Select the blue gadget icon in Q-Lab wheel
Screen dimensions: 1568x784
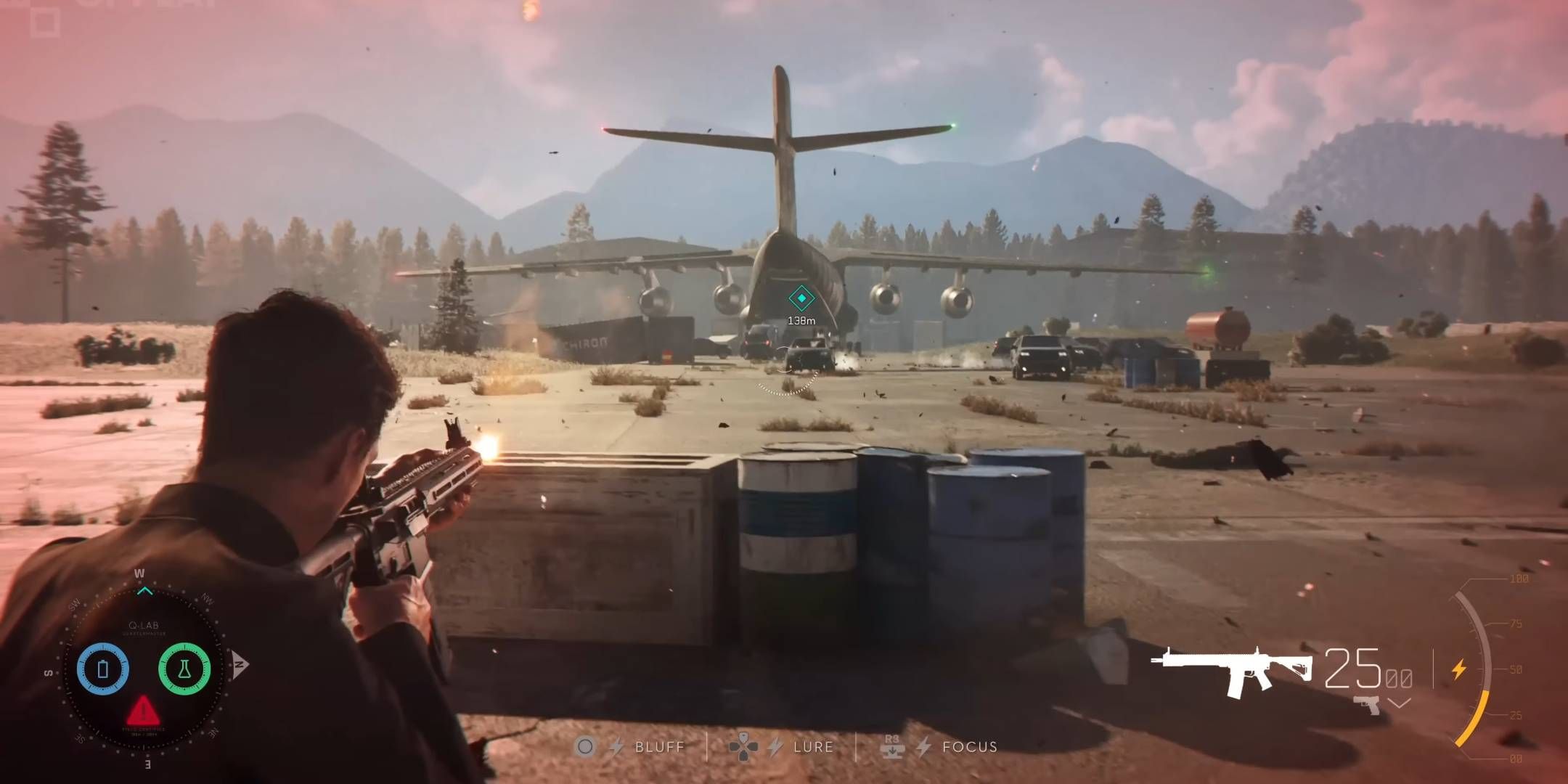(x=103, y=669)
